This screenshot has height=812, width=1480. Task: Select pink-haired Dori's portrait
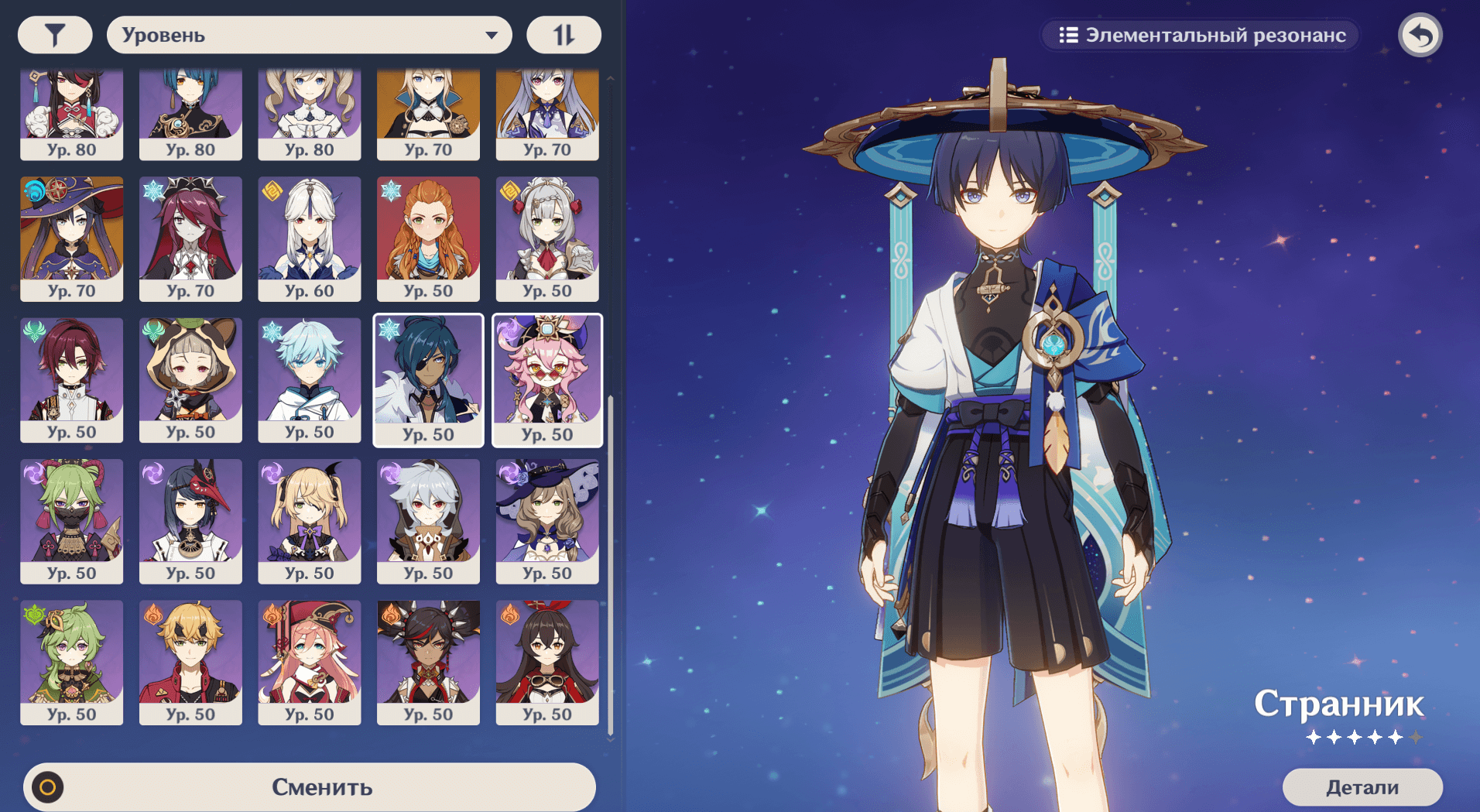547,379
